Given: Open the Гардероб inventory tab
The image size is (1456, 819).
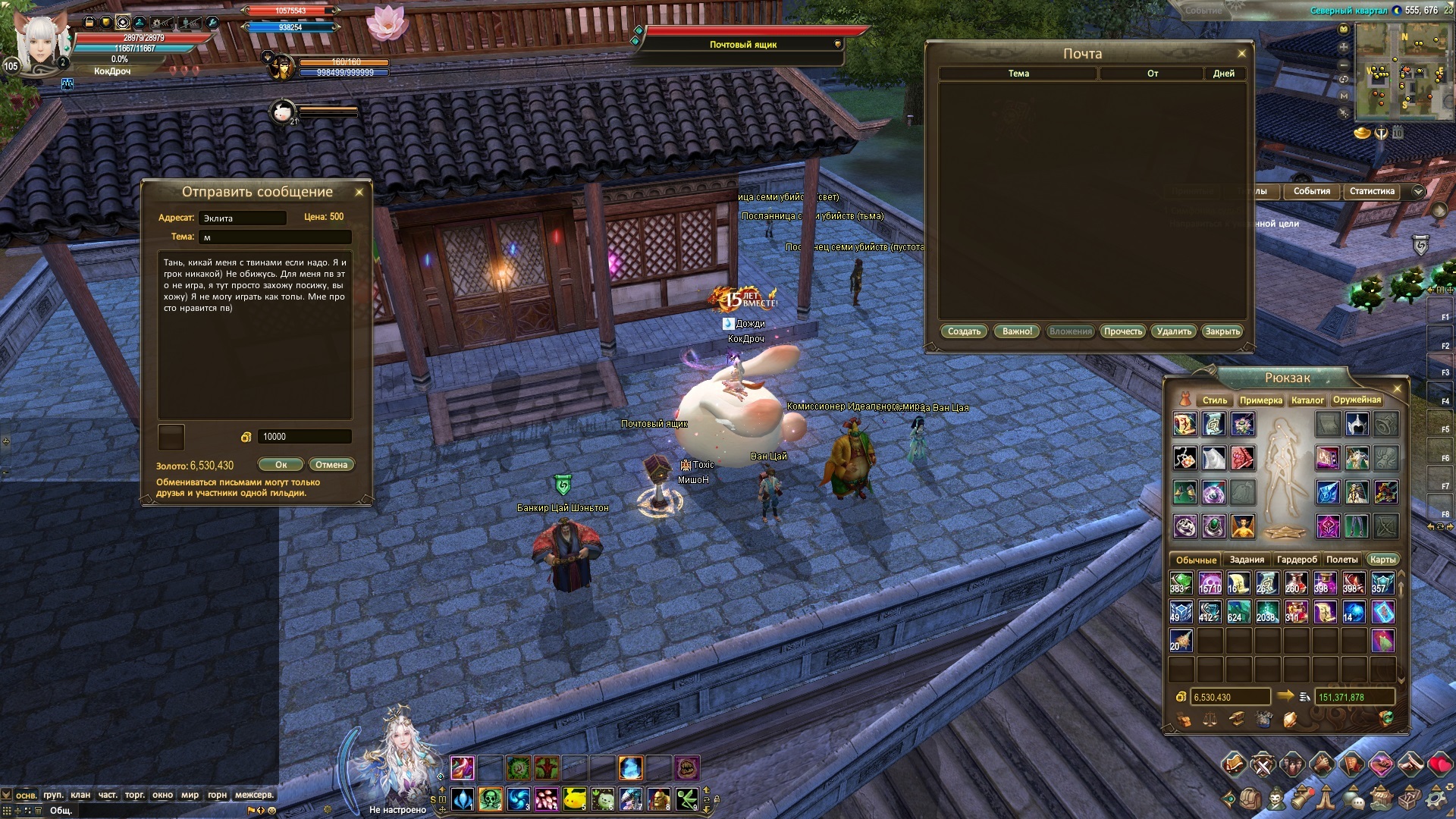Looking at the screenshot, I should coord(1297,560).
